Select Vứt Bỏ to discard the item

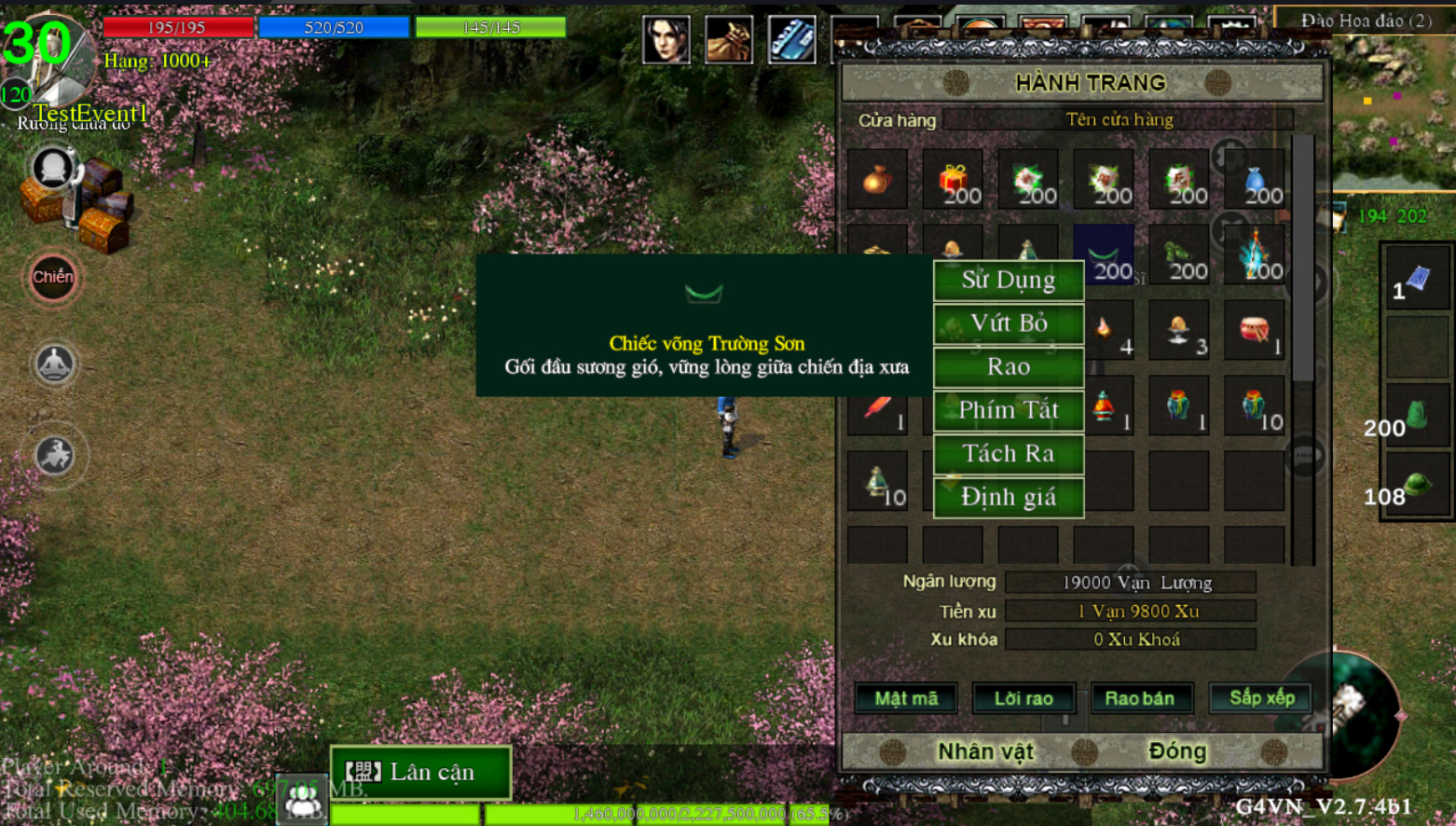tap(1009, 324)
